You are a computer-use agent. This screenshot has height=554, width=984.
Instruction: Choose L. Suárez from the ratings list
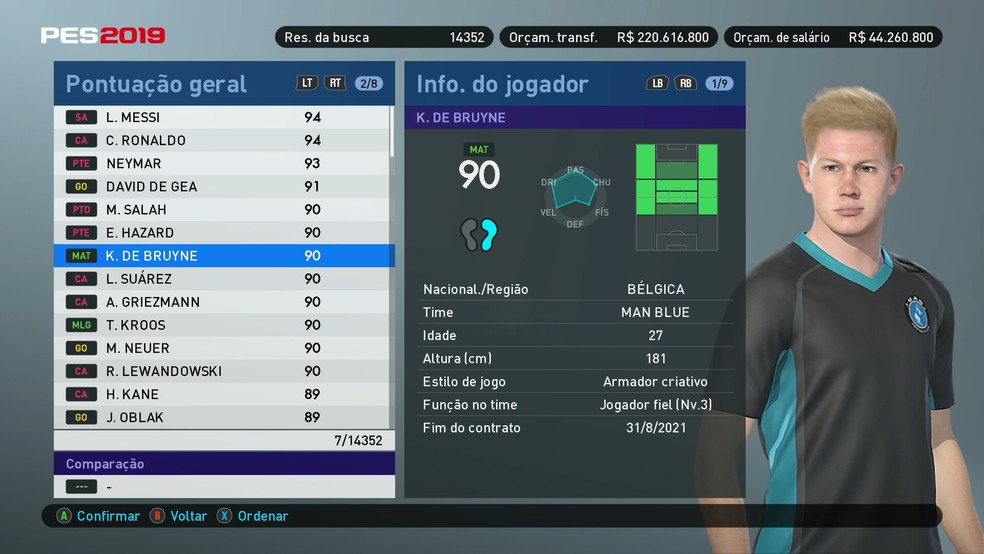[220, 278]
